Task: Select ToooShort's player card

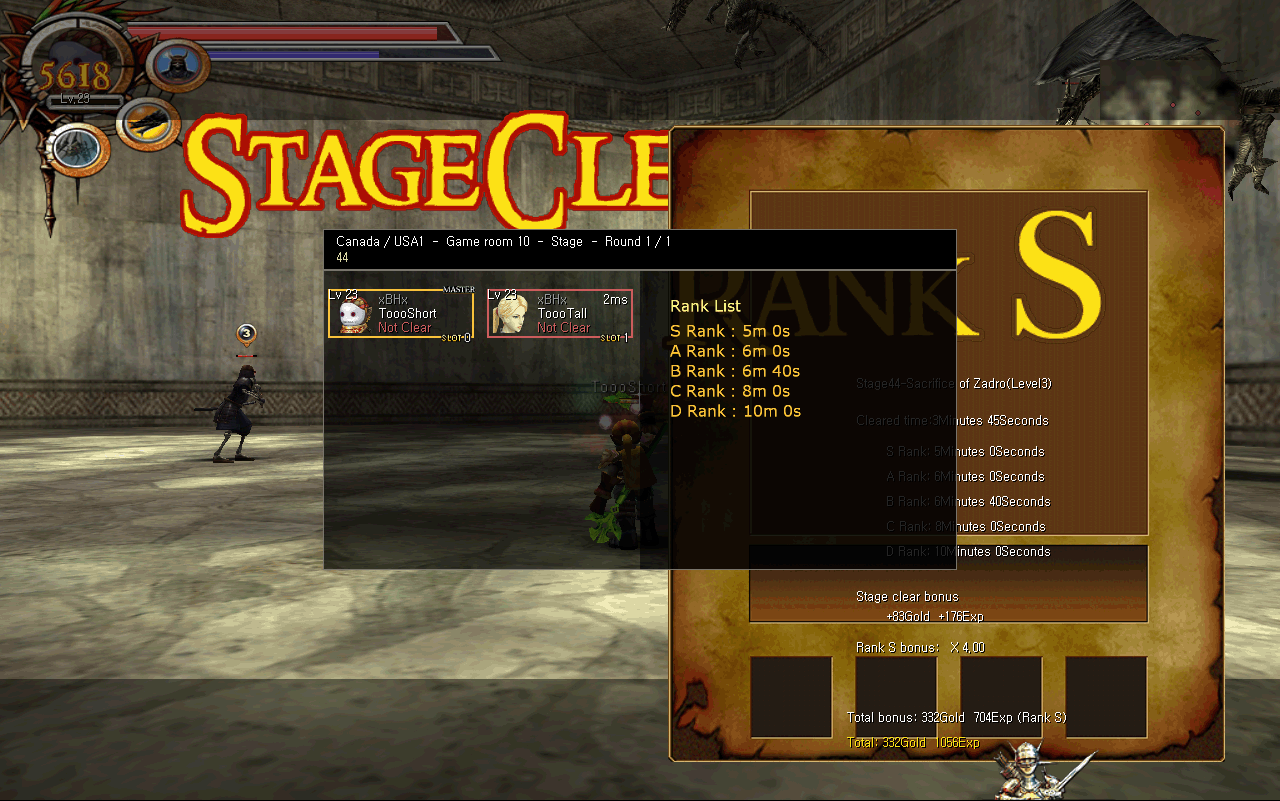Action: (400, 314)
